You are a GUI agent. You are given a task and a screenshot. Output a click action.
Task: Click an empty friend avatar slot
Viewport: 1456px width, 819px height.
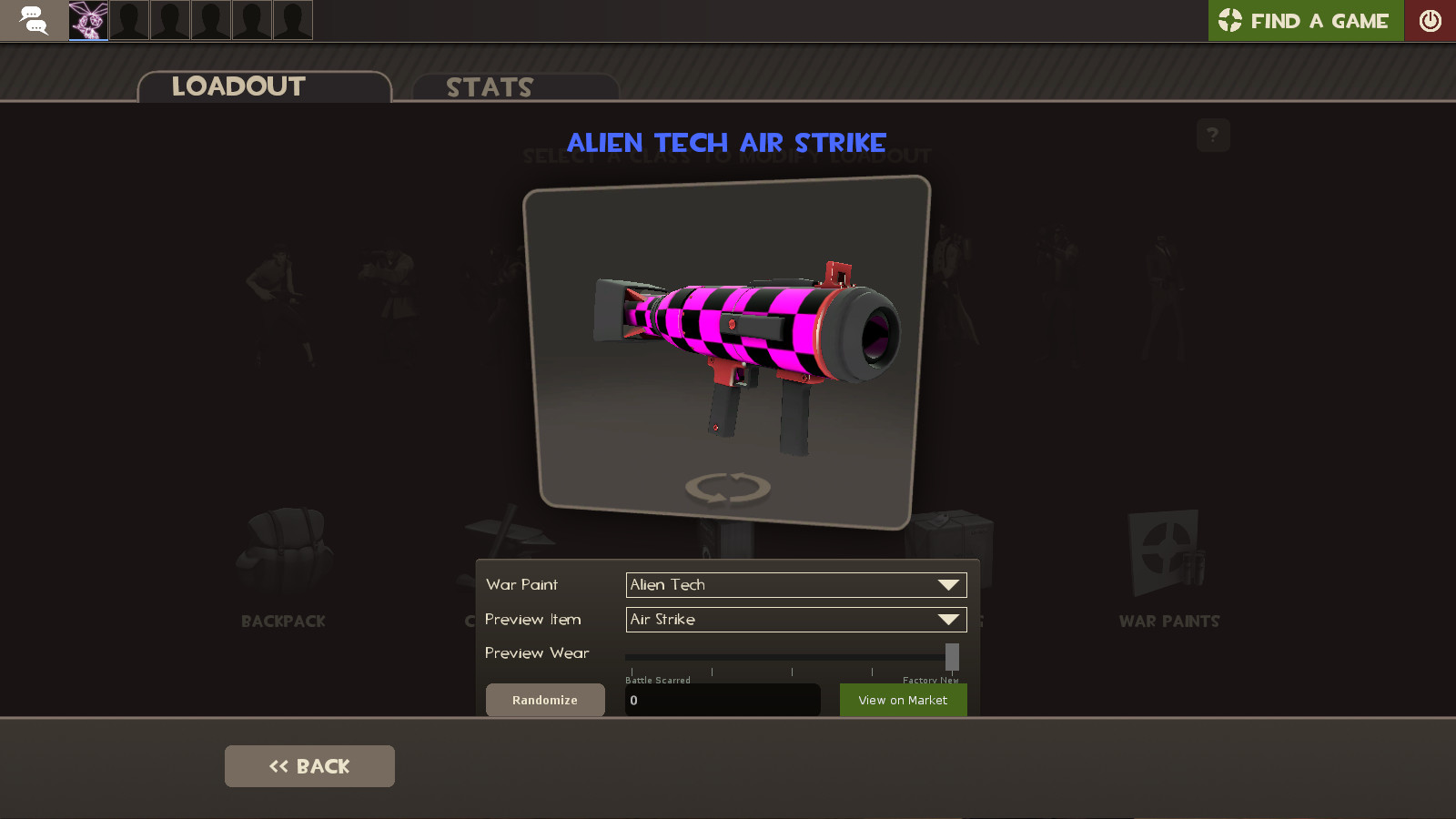click(128, 20)
